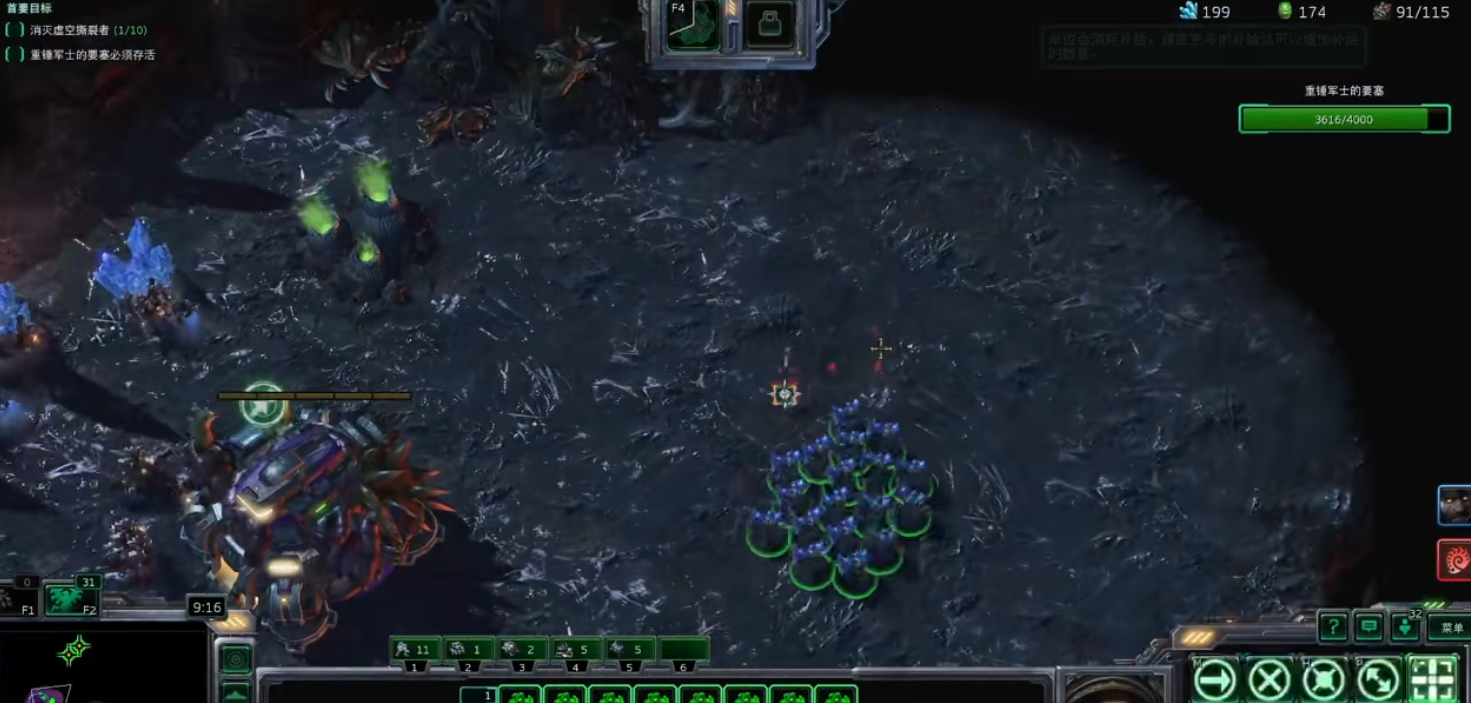
Task: Issue the Stop command
Action: pyautogui.click(x=1269, y=681)
